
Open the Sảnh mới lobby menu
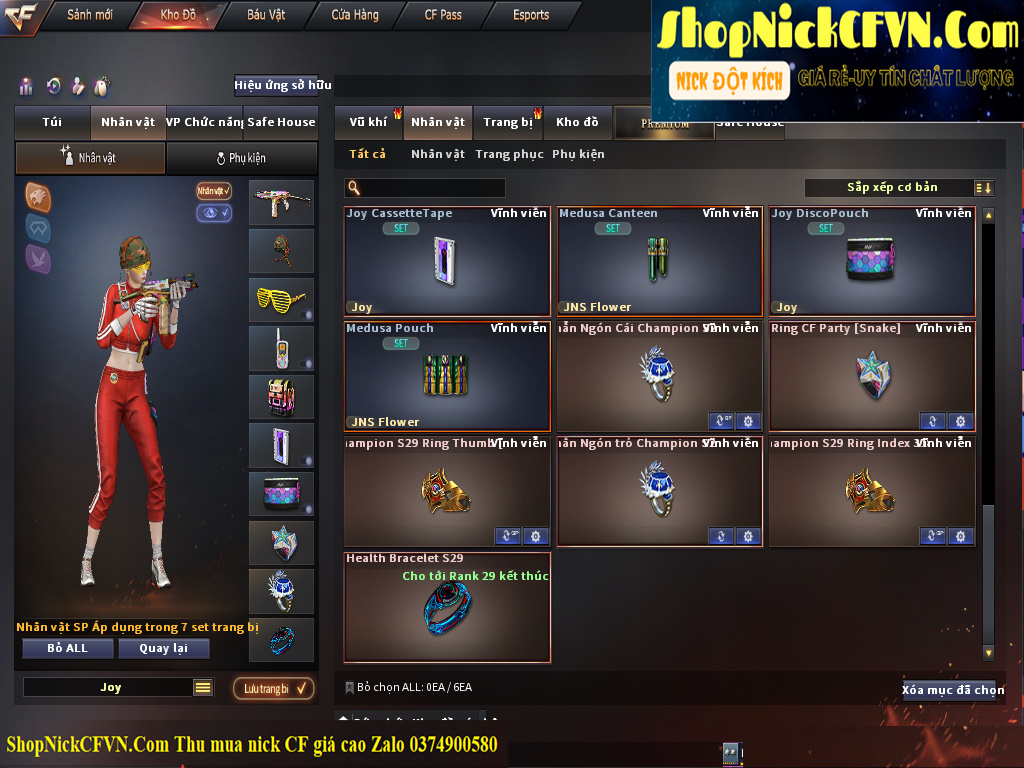90,15
